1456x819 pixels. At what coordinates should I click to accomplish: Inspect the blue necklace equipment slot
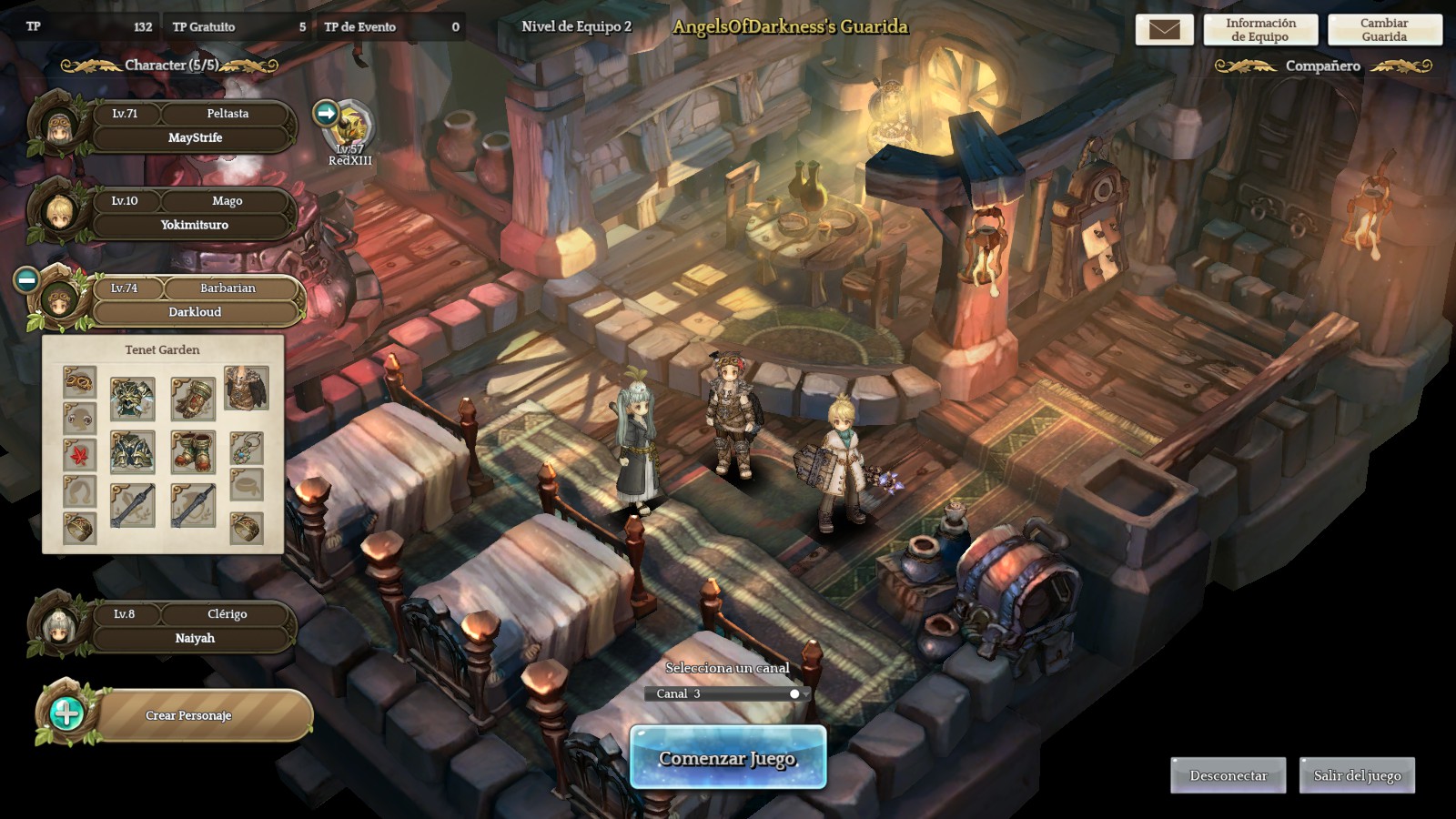(x=246, y=448)
